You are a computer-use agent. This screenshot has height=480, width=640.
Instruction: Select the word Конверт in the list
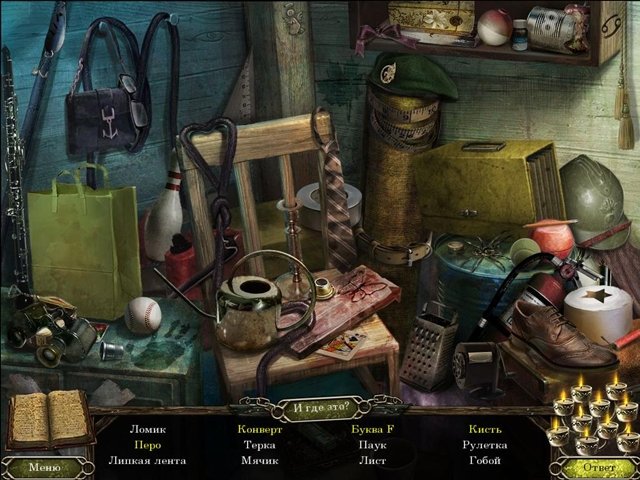point(260,429)
